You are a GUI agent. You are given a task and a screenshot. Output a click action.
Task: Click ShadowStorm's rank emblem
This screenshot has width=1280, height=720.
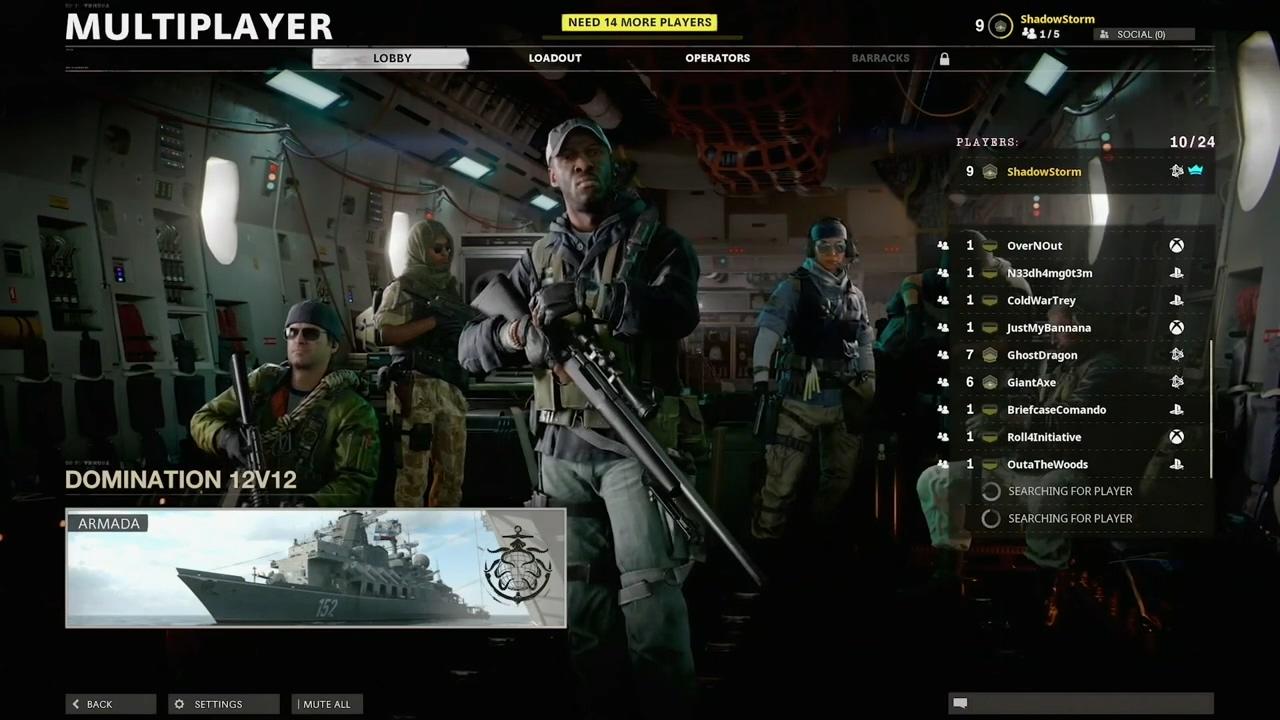pos(989,171)
